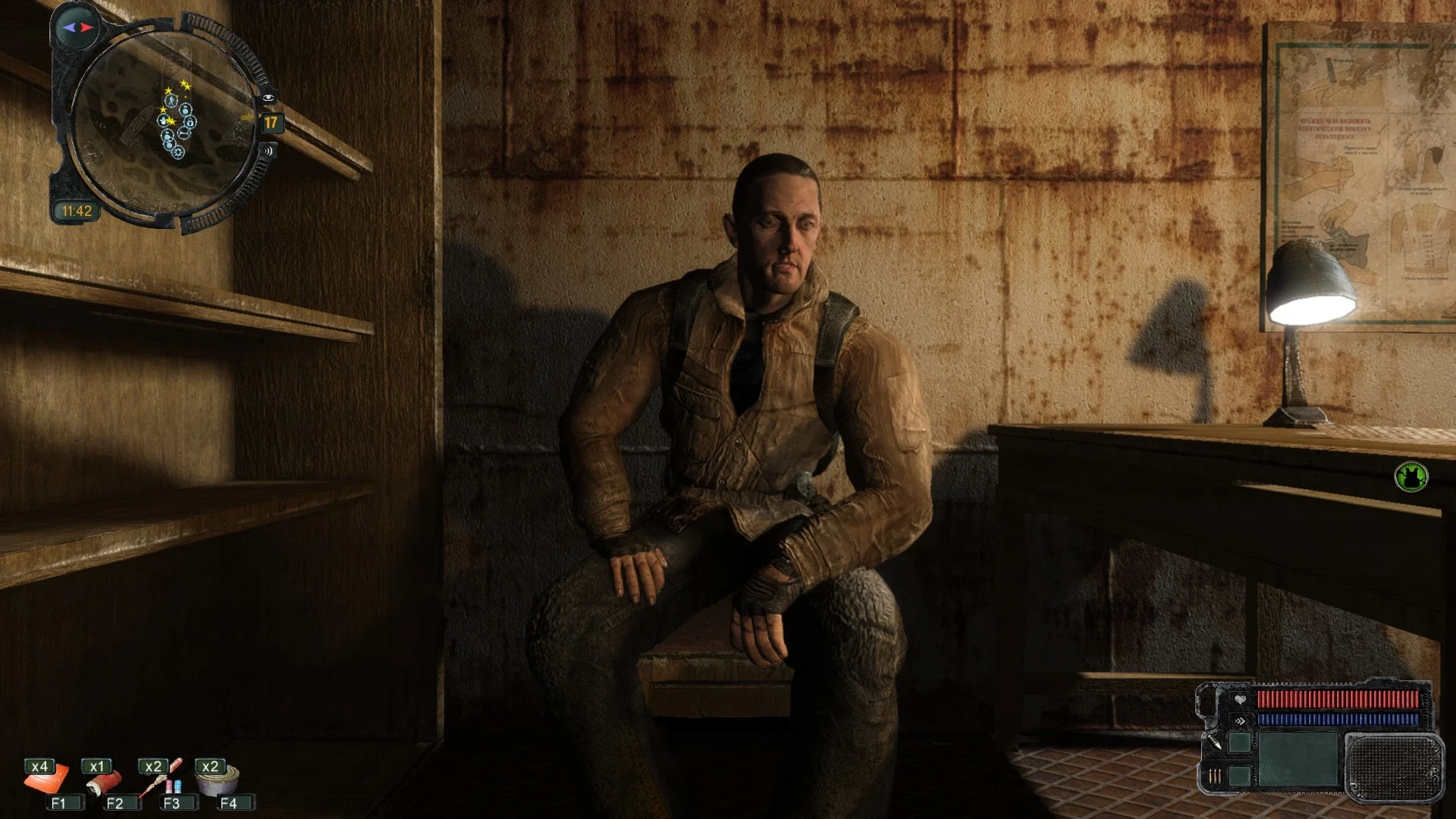
Task: Click the medic cross marker on the minimap
Action: pyautogui.click(x=163, y=121)
